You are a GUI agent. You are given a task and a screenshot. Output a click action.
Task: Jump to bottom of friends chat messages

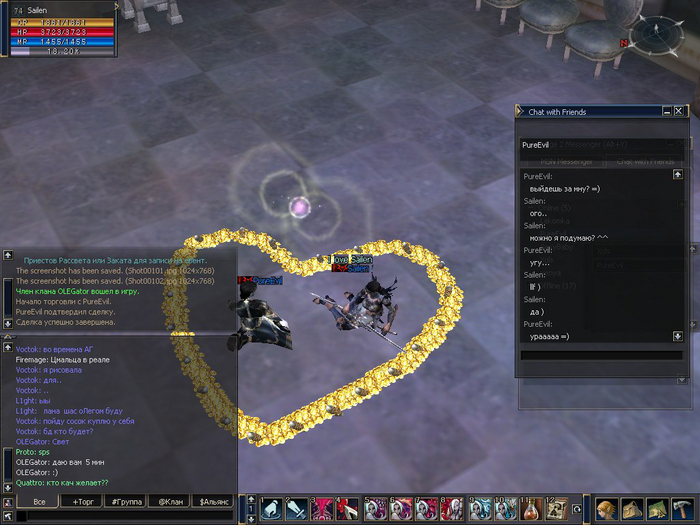pos(678,336)
